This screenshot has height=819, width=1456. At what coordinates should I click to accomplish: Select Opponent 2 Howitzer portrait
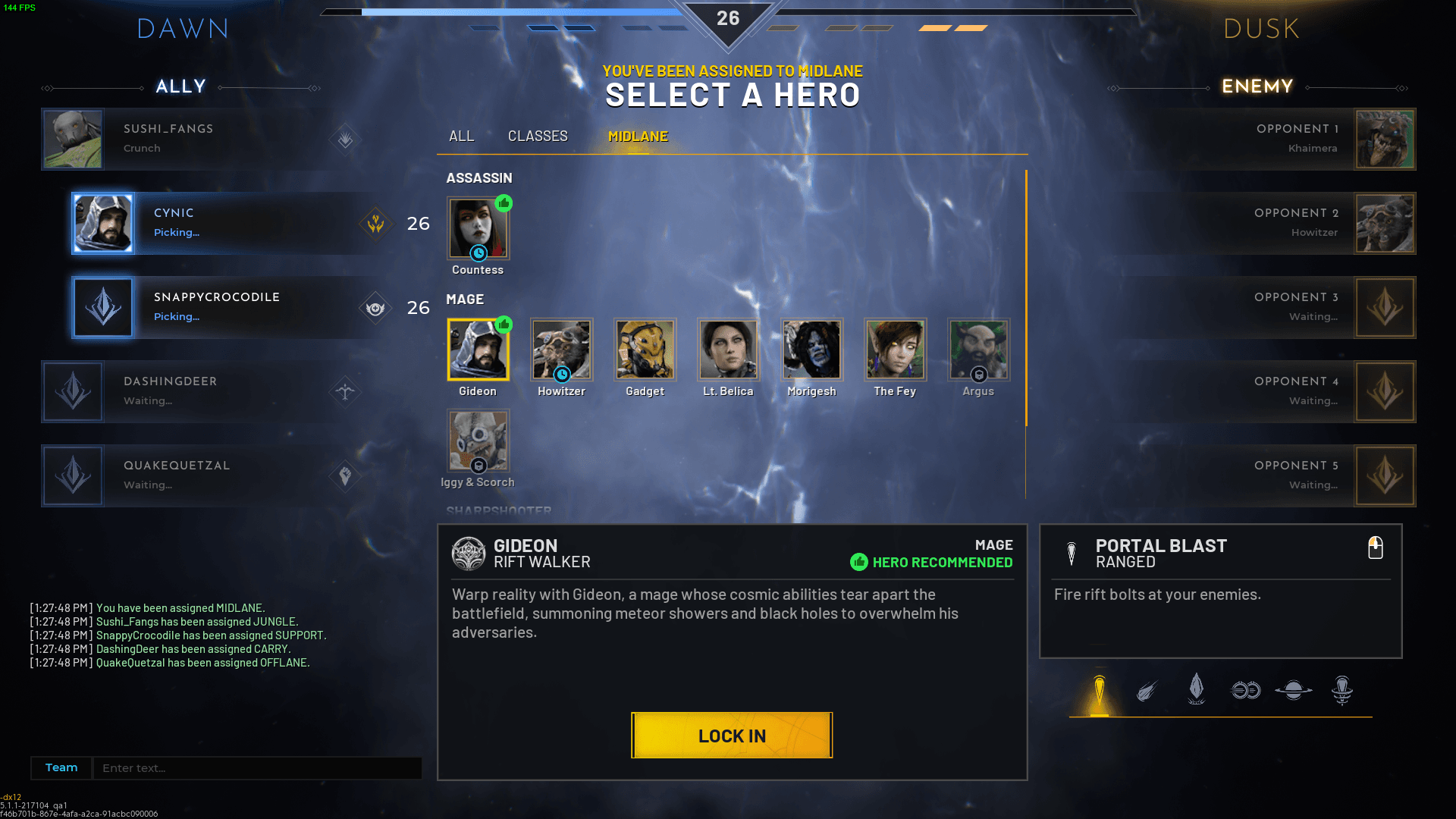tap(1384, 223)
